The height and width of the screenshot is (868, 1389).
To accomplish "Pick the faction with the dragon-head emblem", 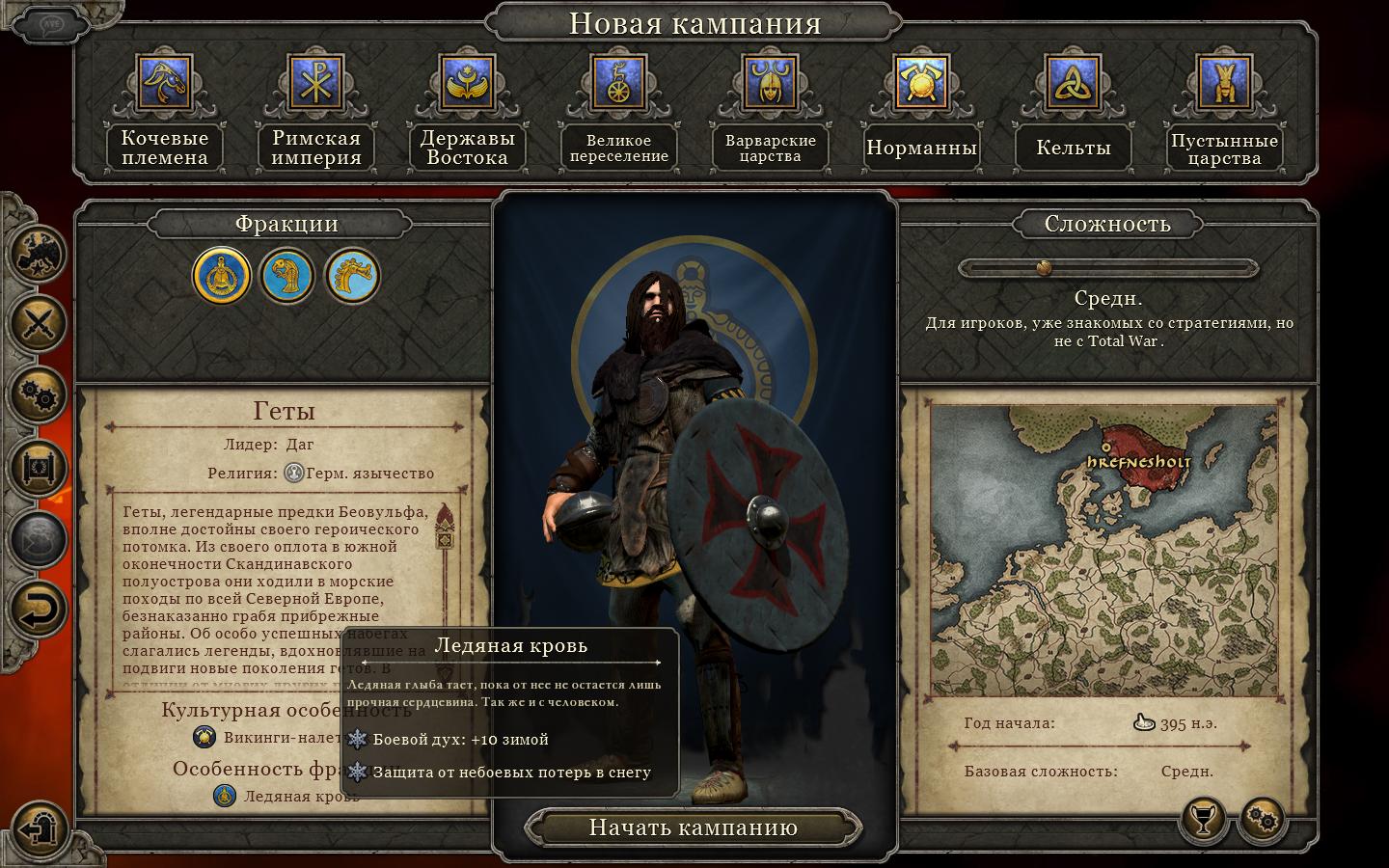I will pos(352,276).
